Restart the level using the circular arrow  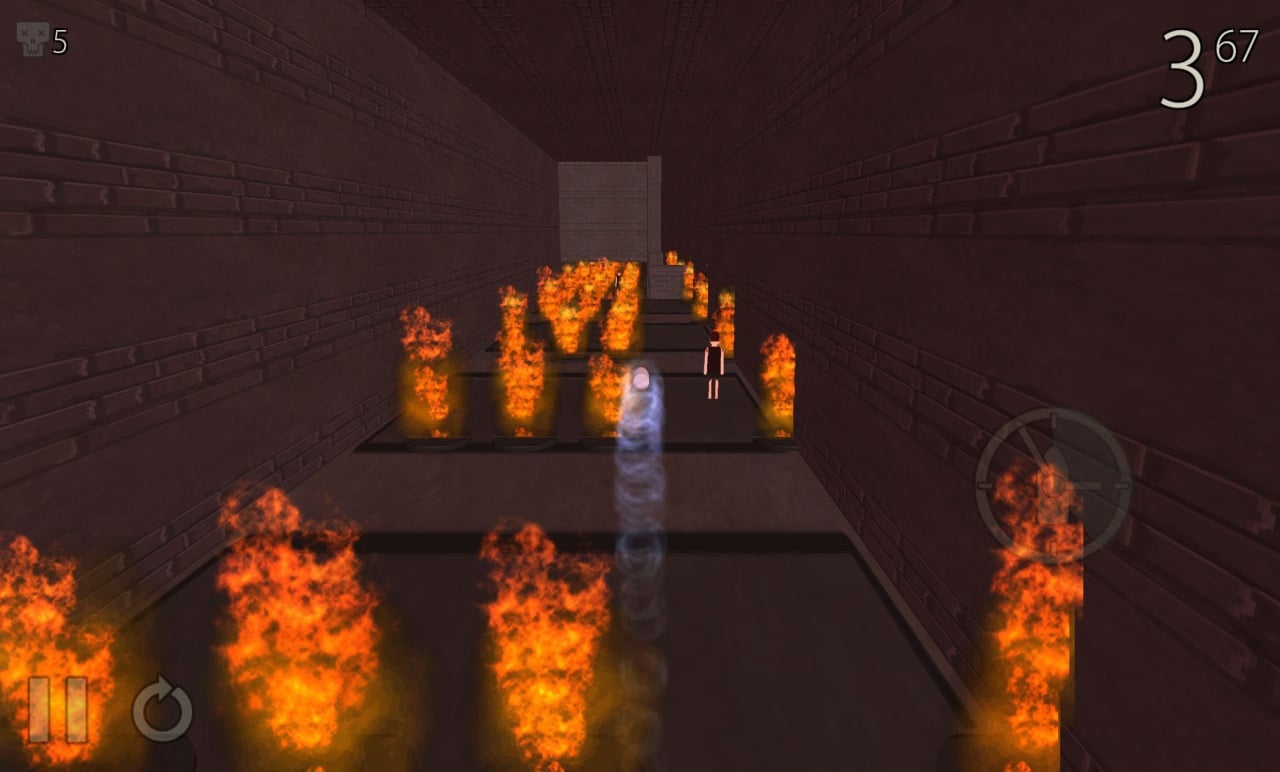point(163,710)
